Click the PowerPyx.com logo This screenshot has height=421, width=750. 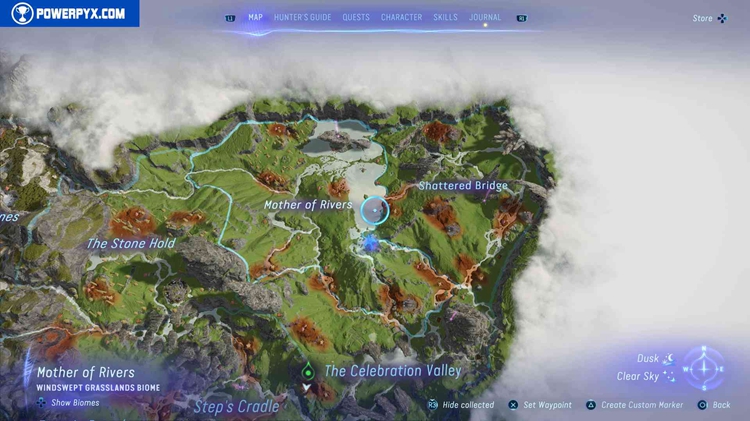click(x=69, y=13)
